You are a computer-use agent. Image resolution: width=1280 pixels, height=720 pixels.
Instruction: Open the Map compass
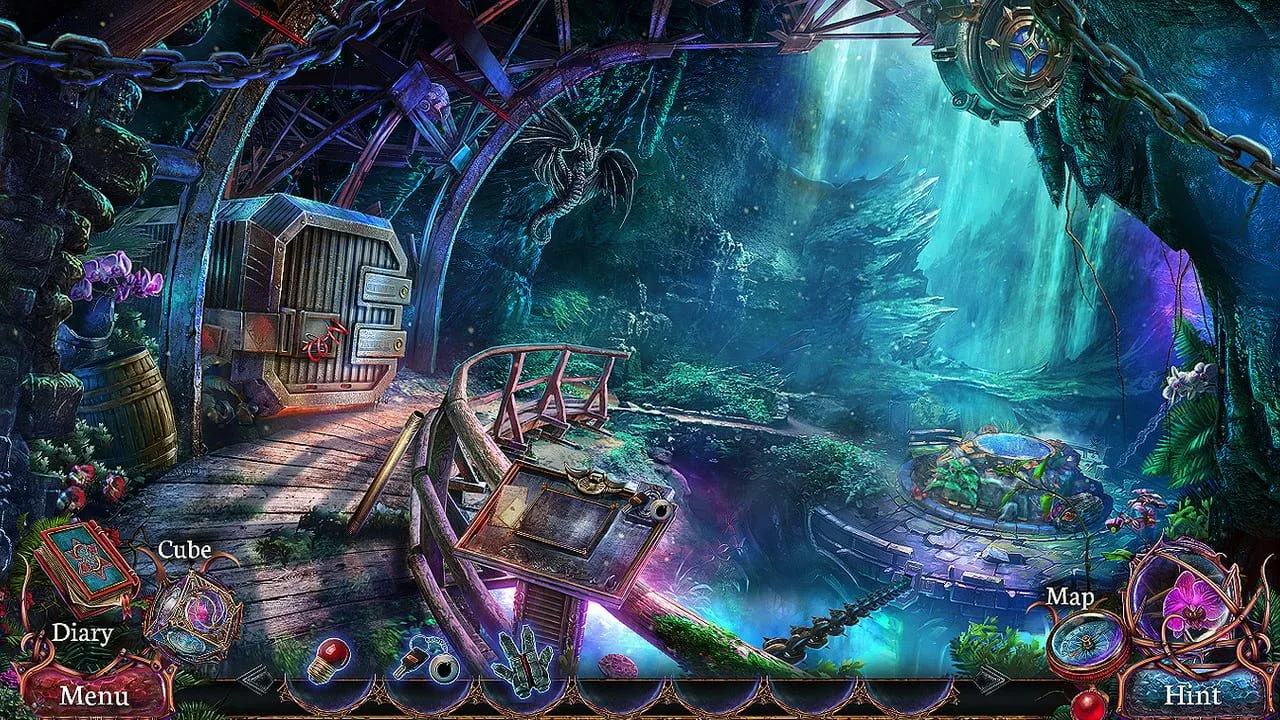[1088, 642]
